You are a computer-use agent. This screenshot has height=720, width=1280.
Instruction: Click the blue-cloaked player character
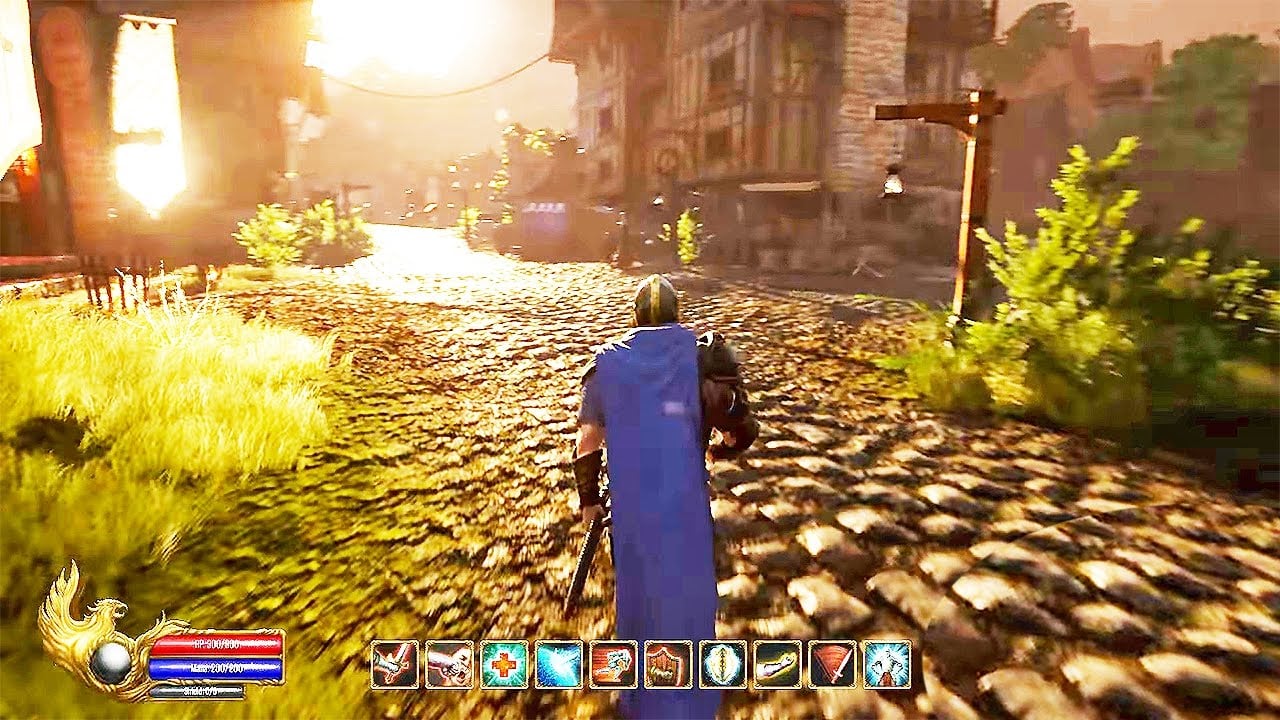(x=650, y=440)
